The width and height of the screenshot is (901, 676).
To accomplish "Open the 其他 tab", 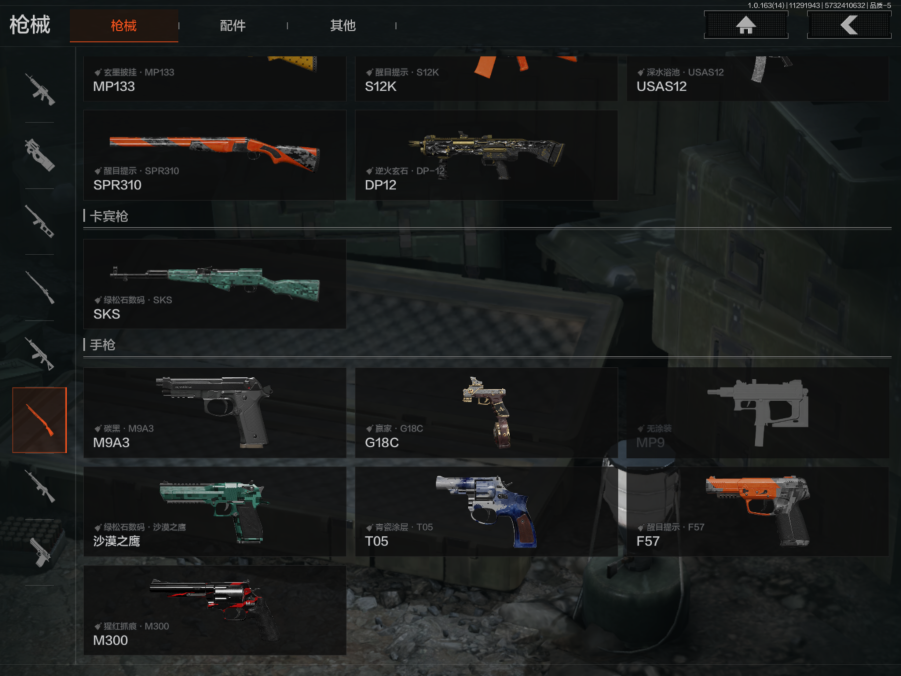I will [343, 26].
